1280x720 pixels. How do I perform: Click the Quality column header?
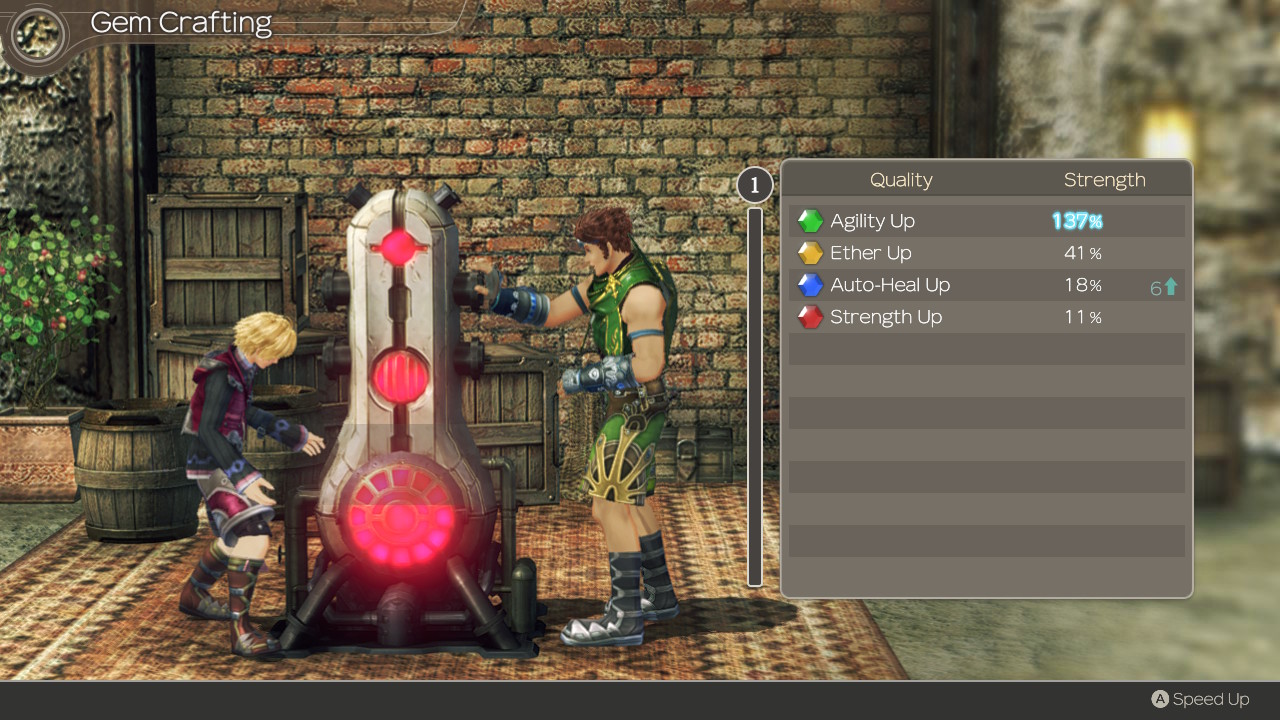click(901, 179)
